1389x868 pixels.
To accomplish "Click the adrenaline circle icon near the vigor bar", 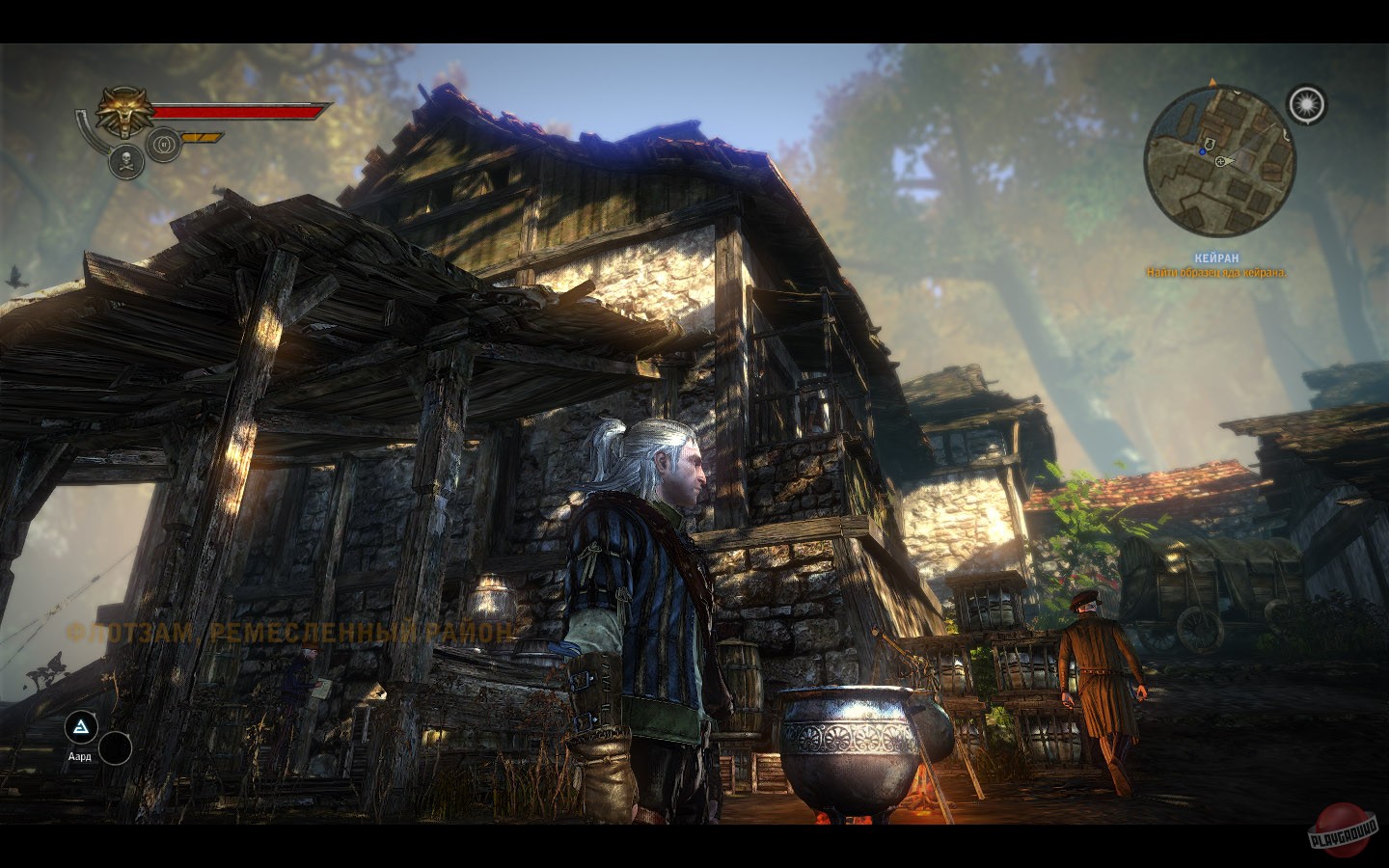I will [163, 145].
